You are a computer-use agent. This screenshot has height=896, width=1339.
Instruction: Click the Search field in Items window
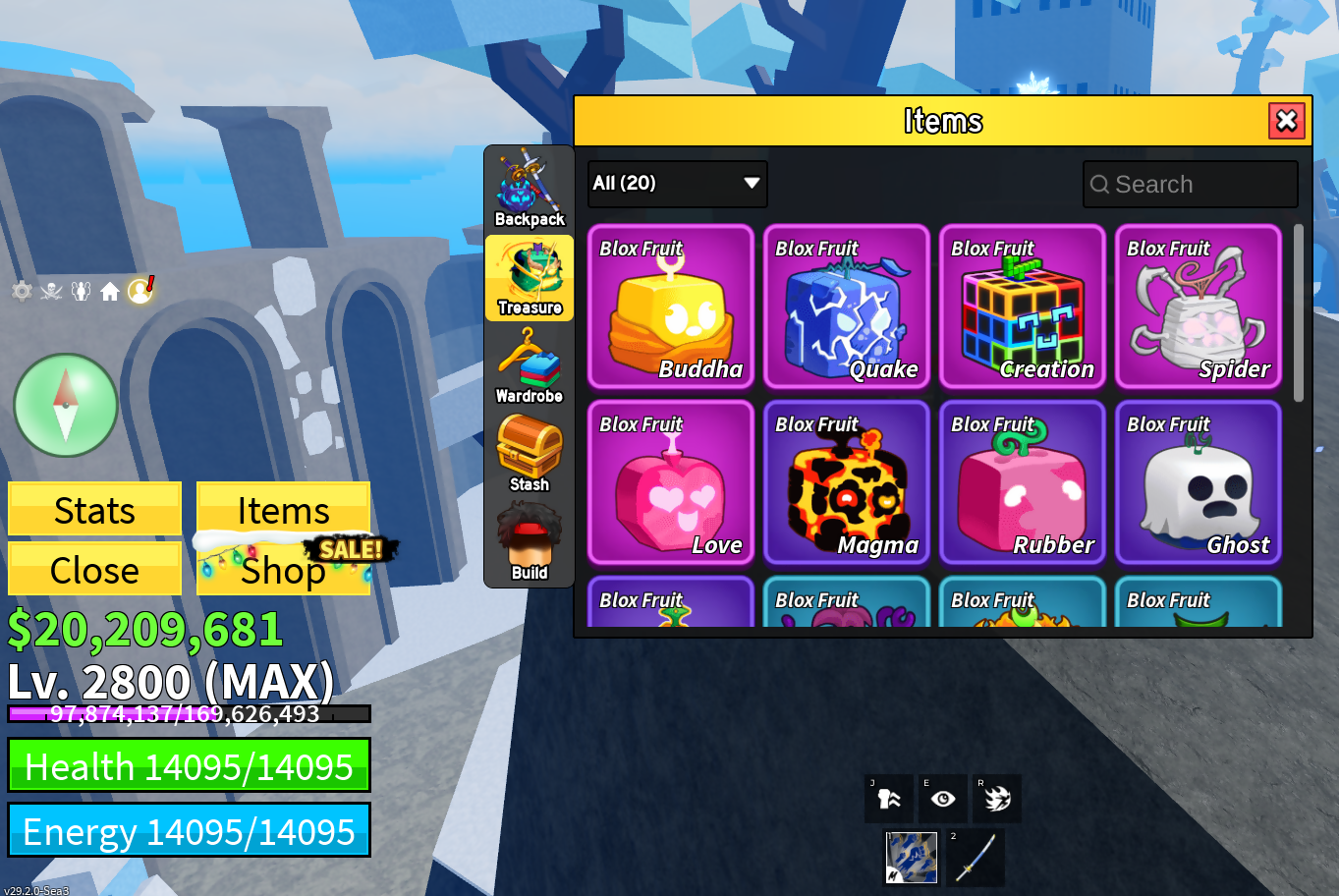1190,184
